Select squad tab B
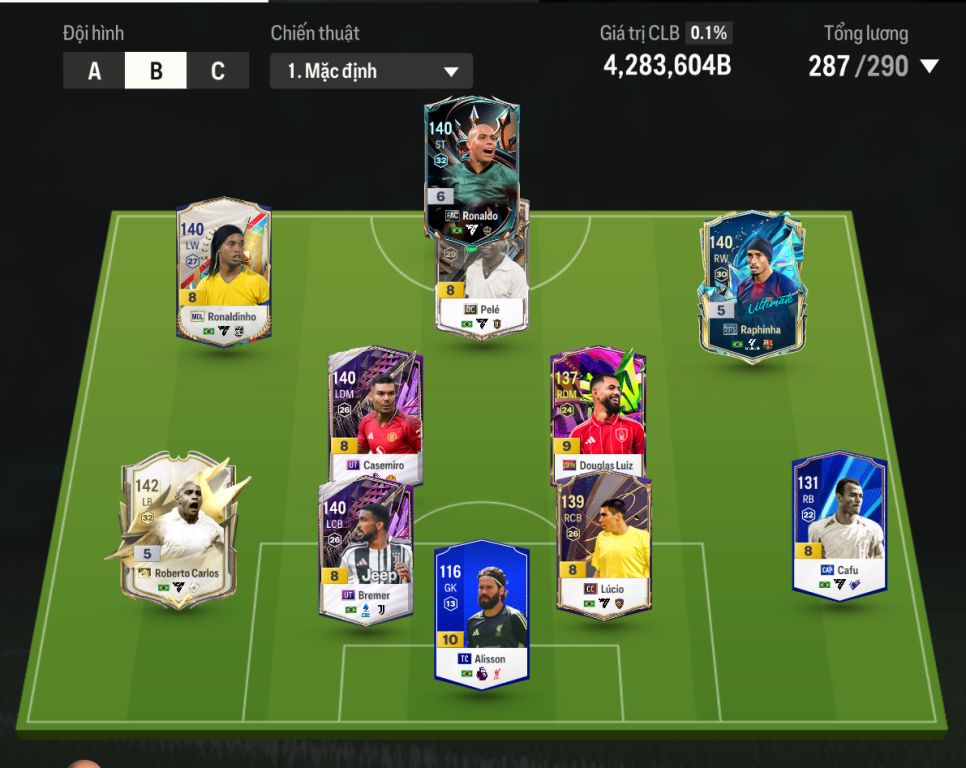This screenshot has width=966, height=768. click(156, 72)
